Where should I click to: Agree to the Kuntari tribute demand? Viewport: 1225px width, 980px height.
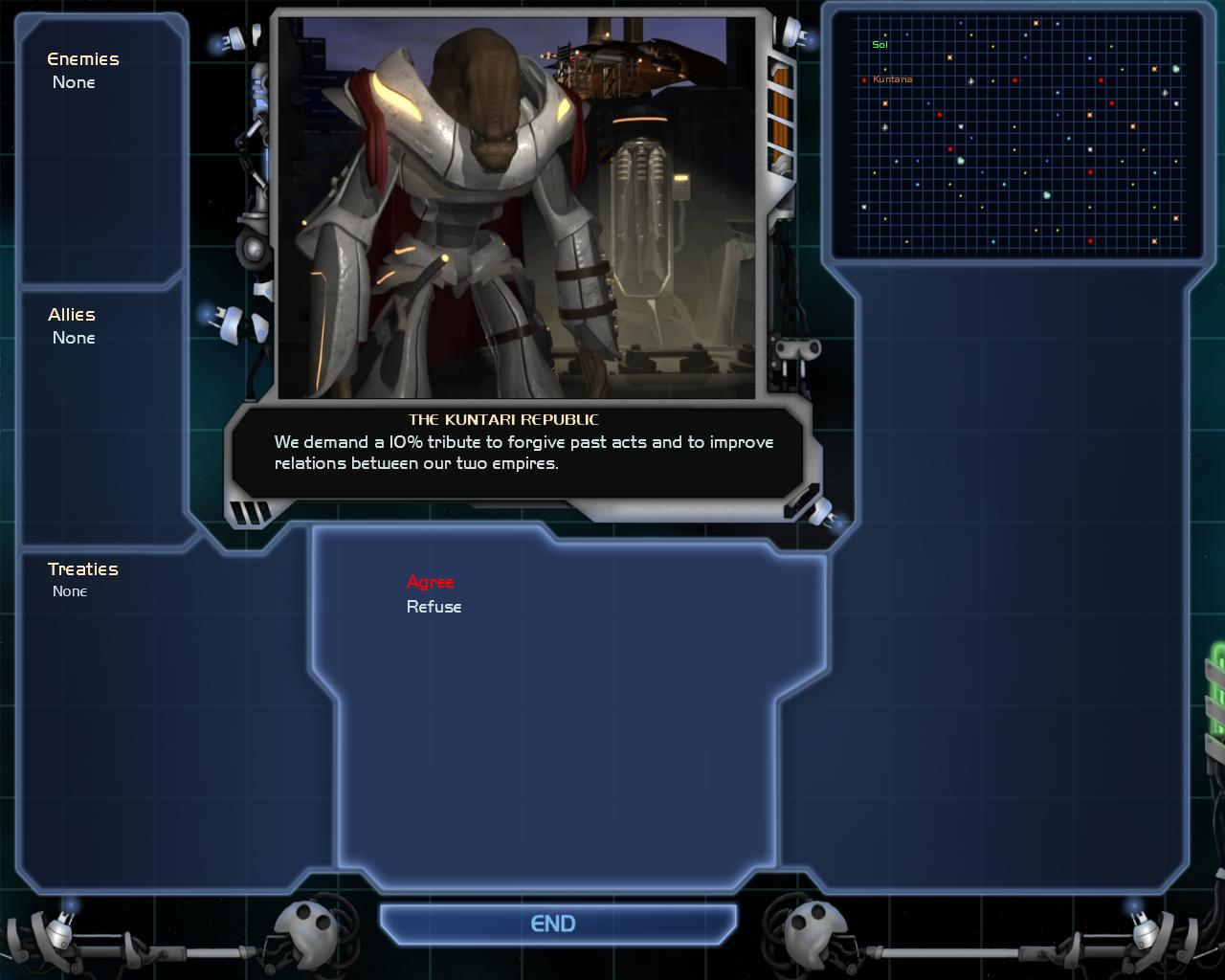[x=430, y=582]
